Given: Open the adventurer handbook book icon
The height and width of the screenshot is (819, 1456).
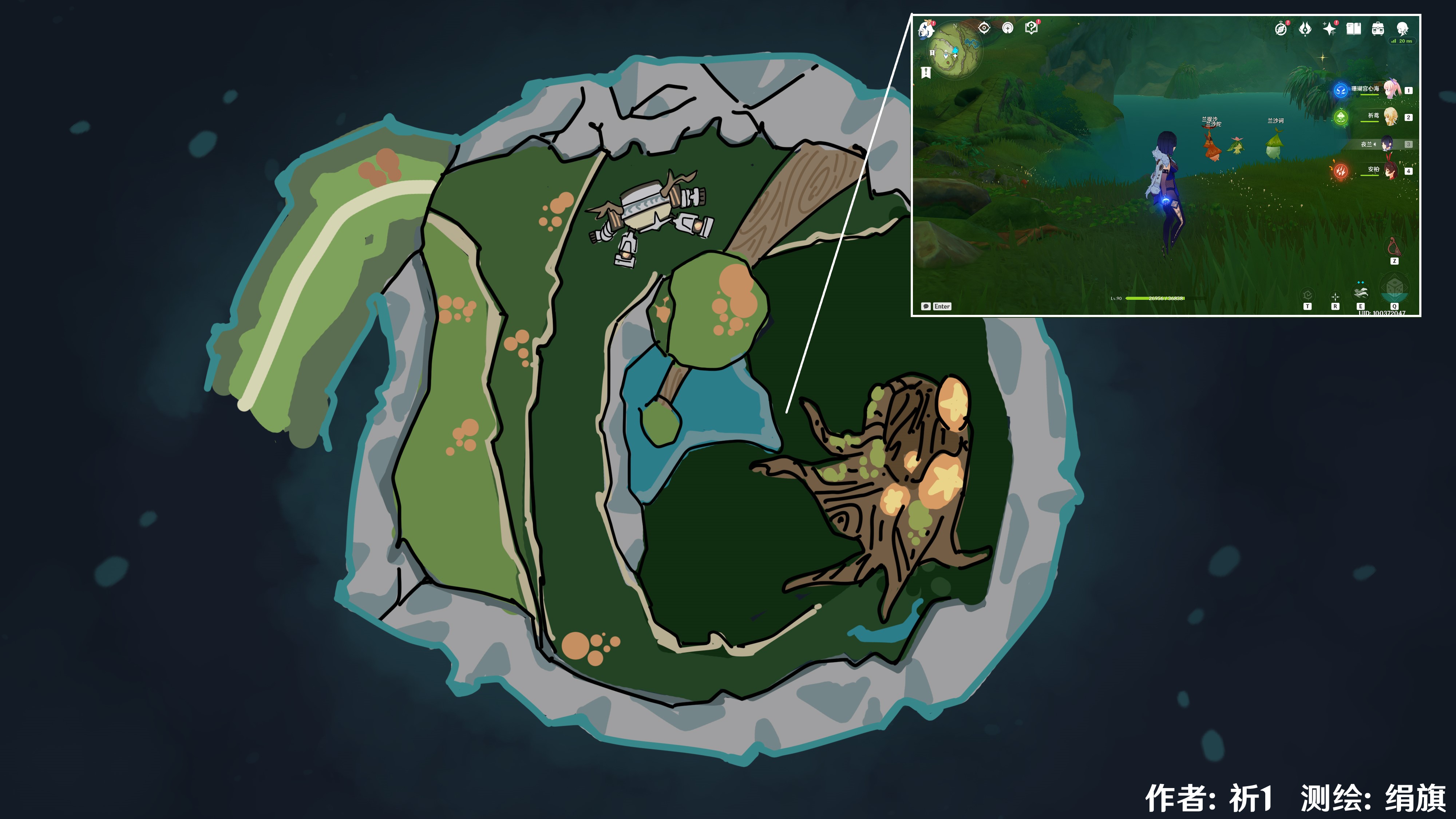Looking at the screenshot, I should [1354, 28].
